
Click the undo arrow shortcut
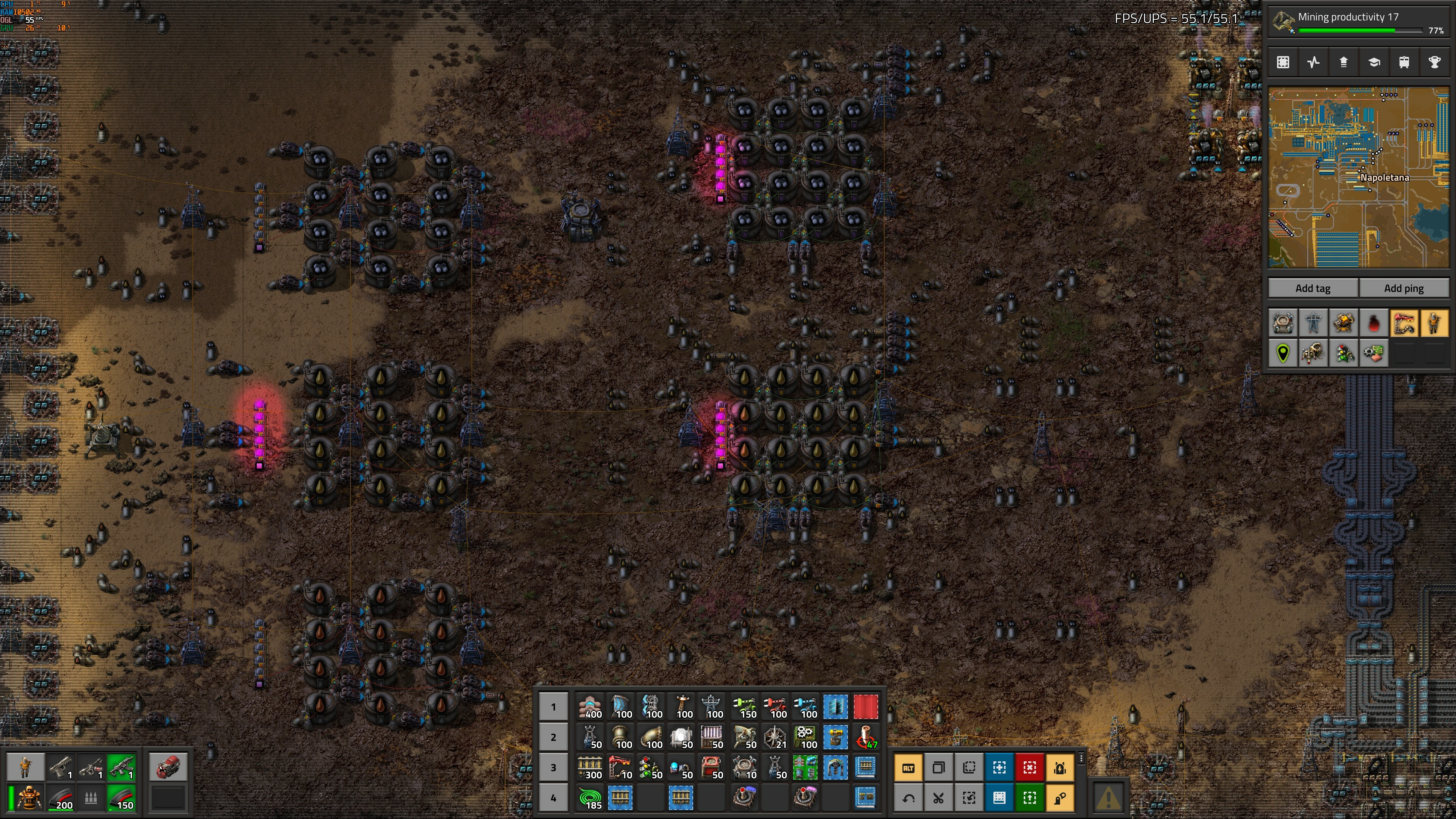click(908, 798)
